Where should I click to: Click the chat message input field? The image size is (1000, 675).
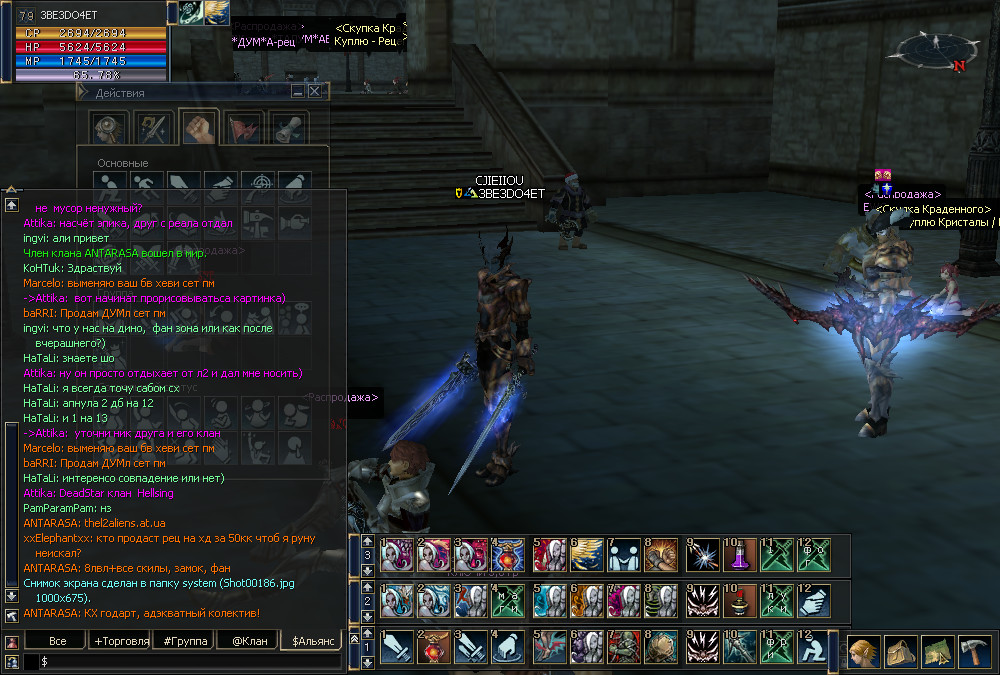pos(190,661)
